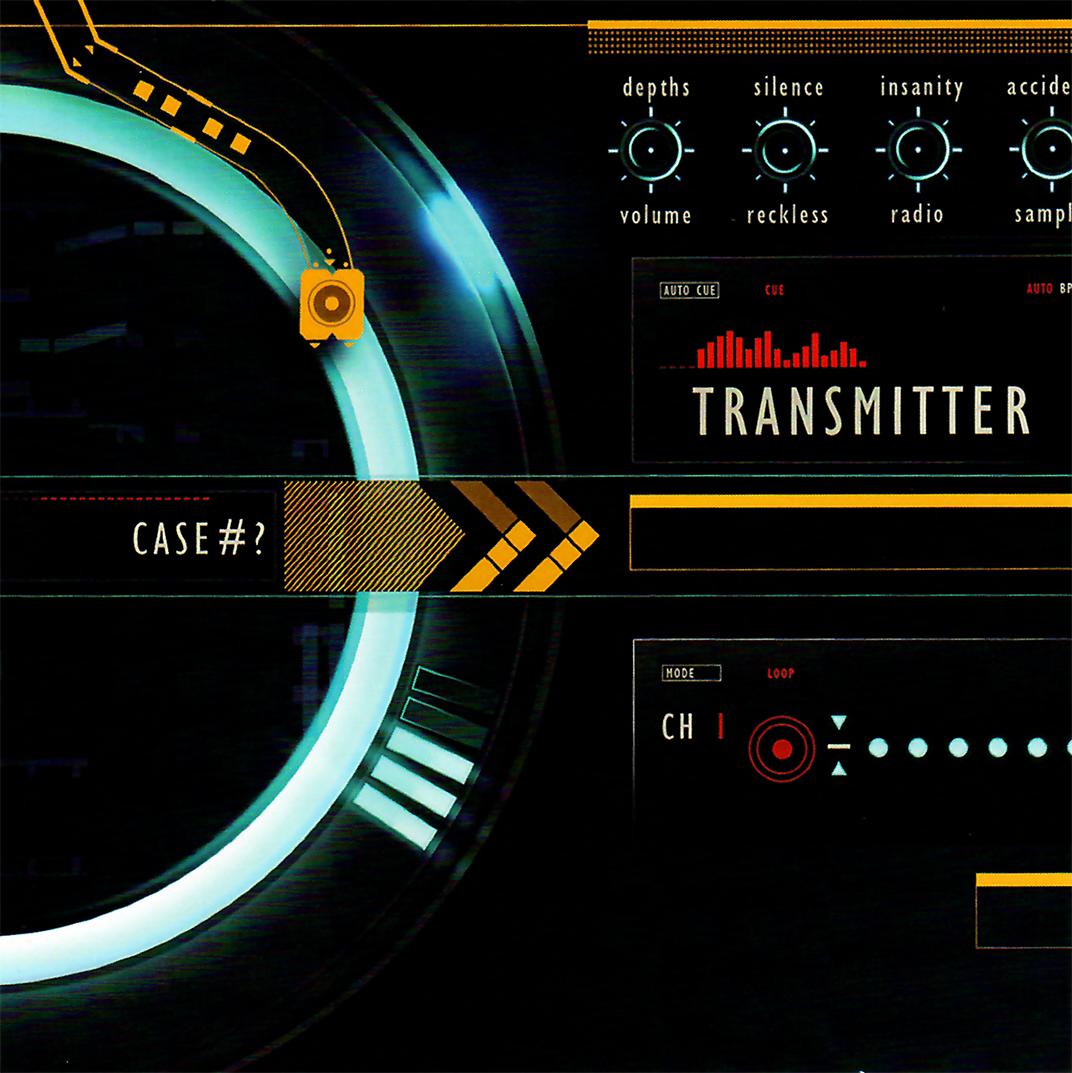Click the channel down-pointing triangle arrow
Viewport: 1072px width, 1073px height.
(839, 723)
